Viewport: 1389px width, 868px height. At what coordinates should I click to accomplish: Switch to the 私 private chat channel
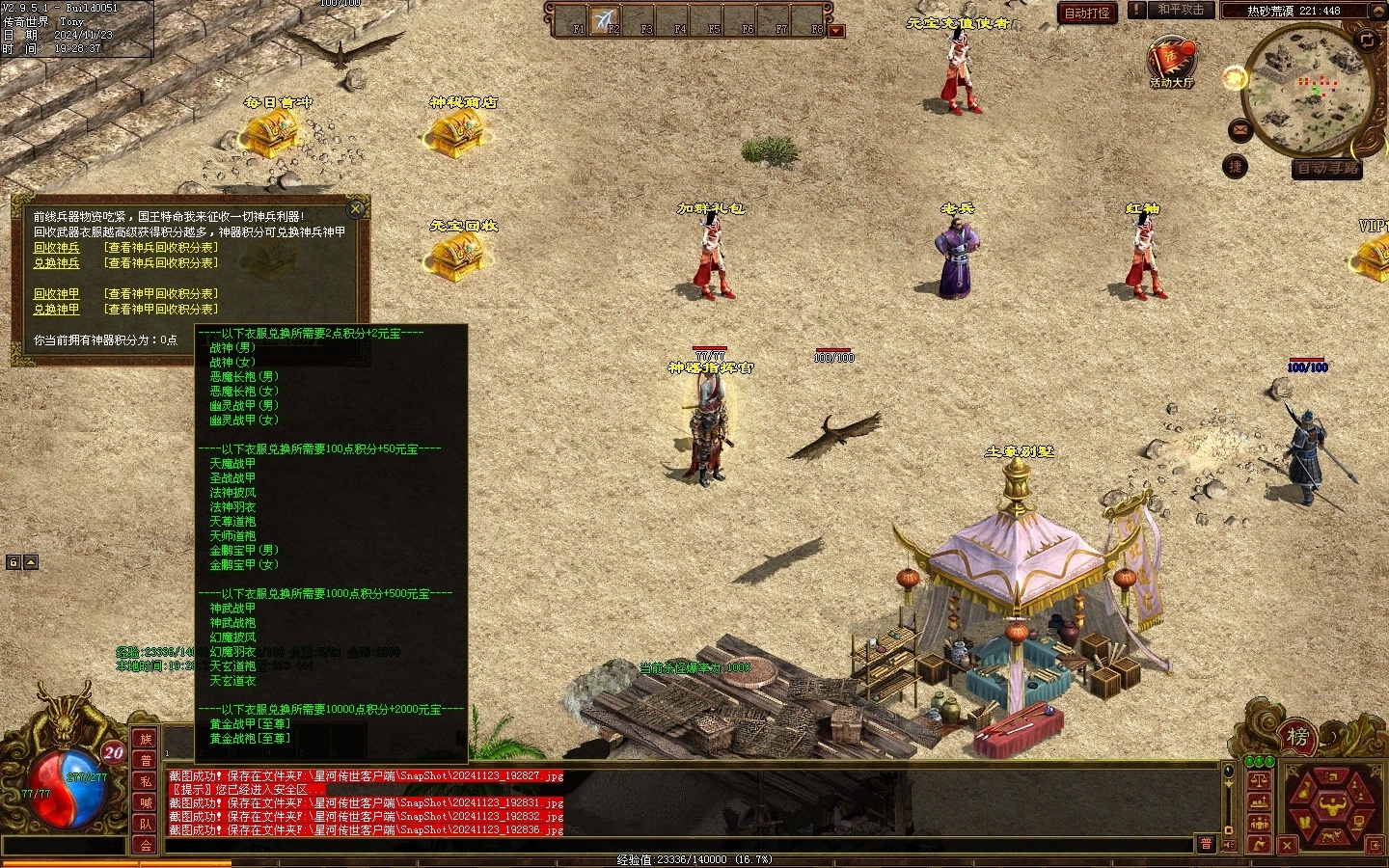146,782
